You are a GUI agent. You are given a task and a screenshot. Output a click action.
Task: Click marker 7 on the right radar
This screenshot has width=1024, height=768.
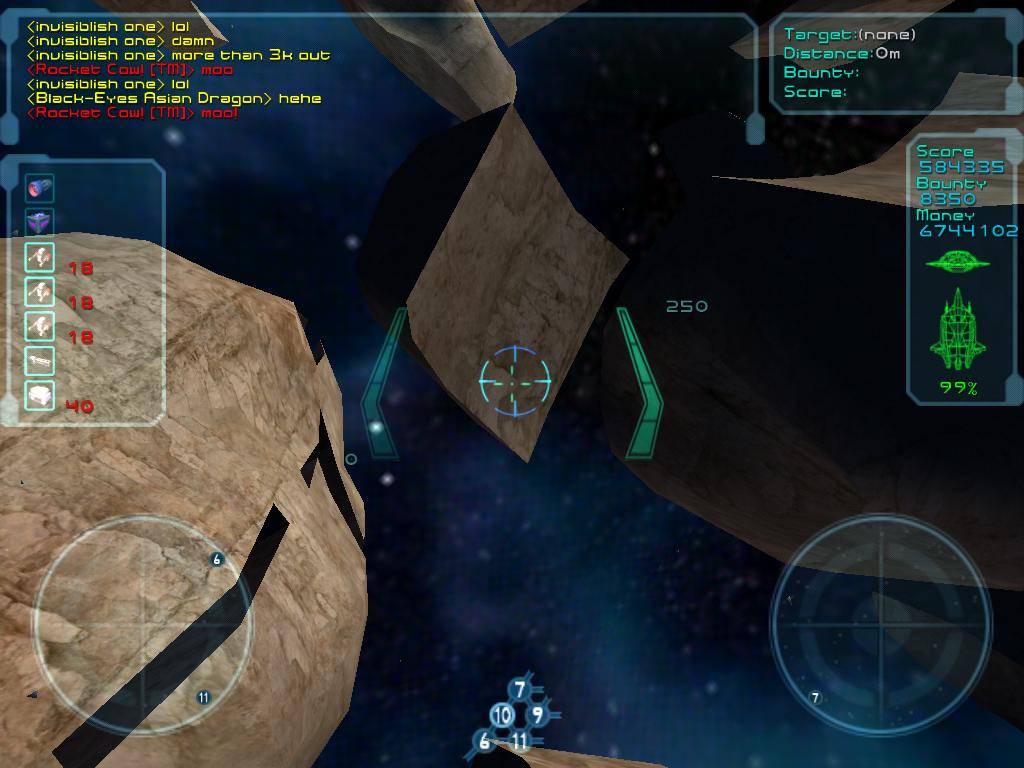(815, 697)
